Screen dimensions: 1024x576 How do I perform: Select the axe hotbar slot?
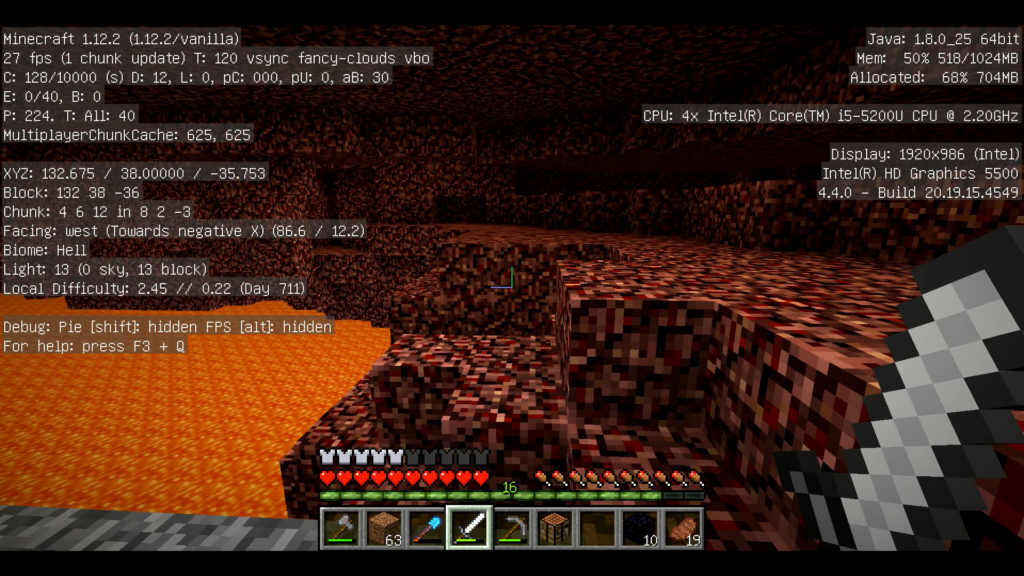pyautogui.click(x=339, y=528)
